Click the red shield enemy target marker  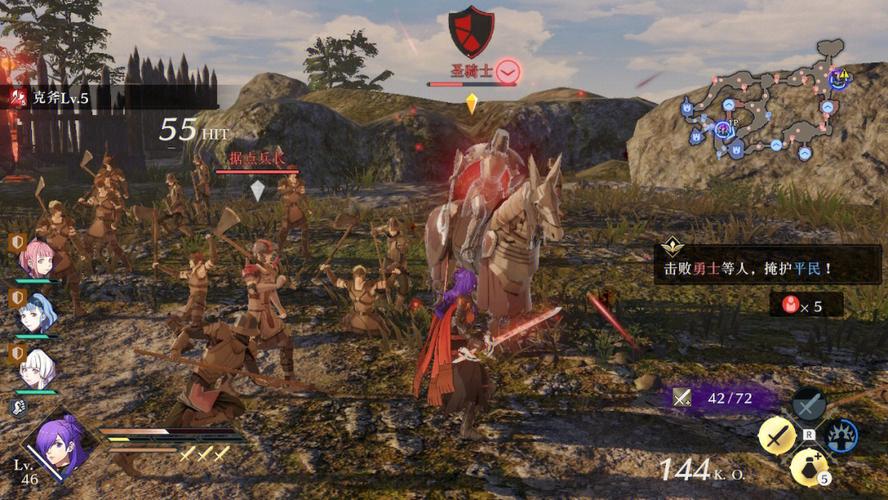471,31
